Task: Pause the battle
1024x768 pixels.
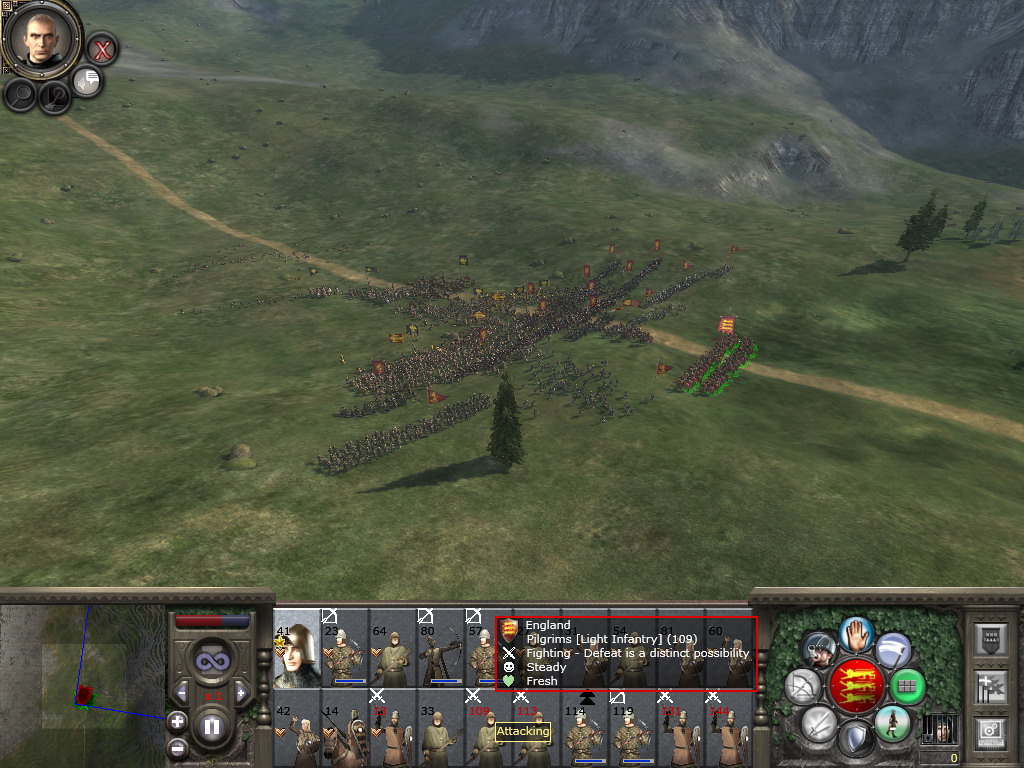Action: point(211,726)
